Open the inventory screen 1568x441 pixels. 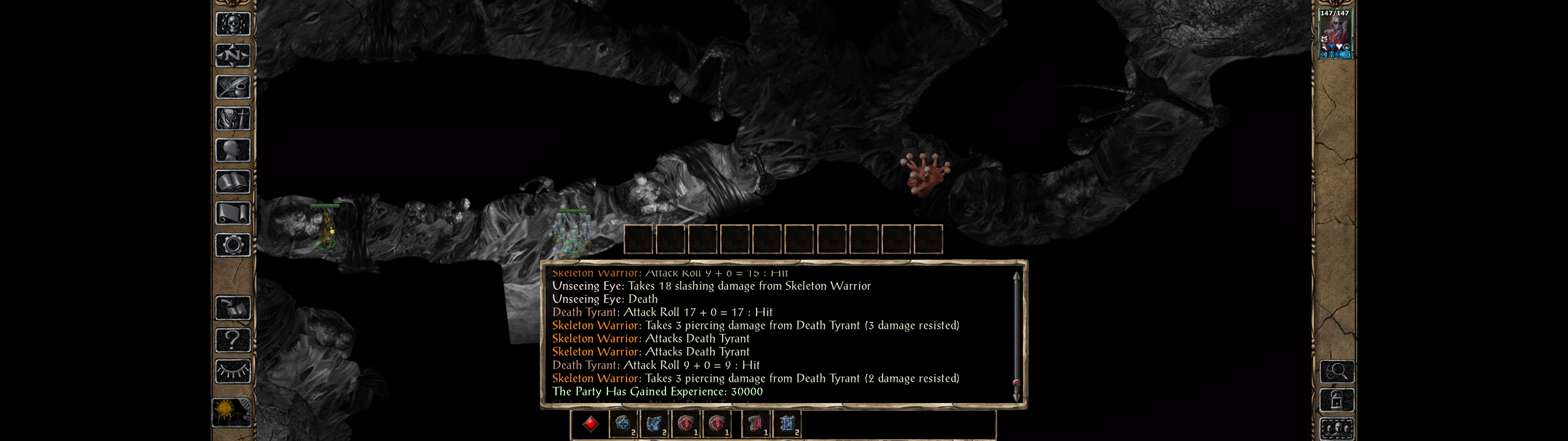pos(232,118)
